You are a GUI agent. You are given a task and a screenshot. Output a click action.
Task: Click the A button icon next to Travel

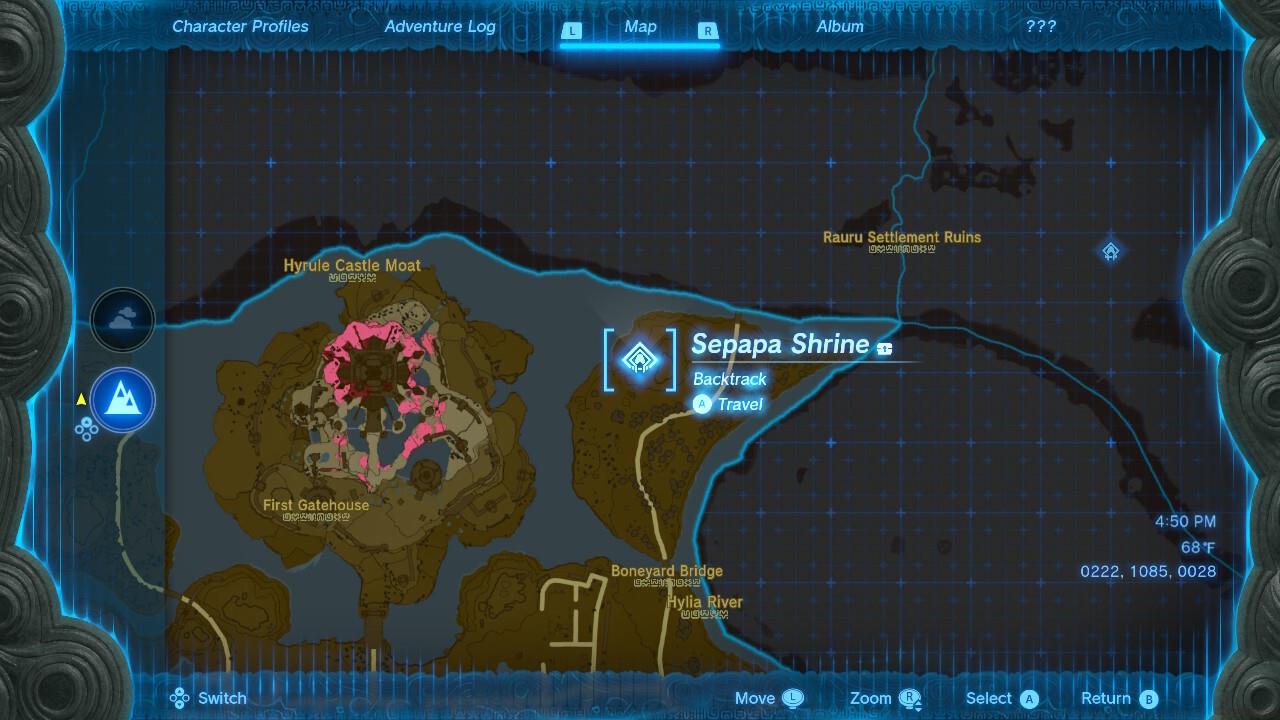[x=702, y=404]
